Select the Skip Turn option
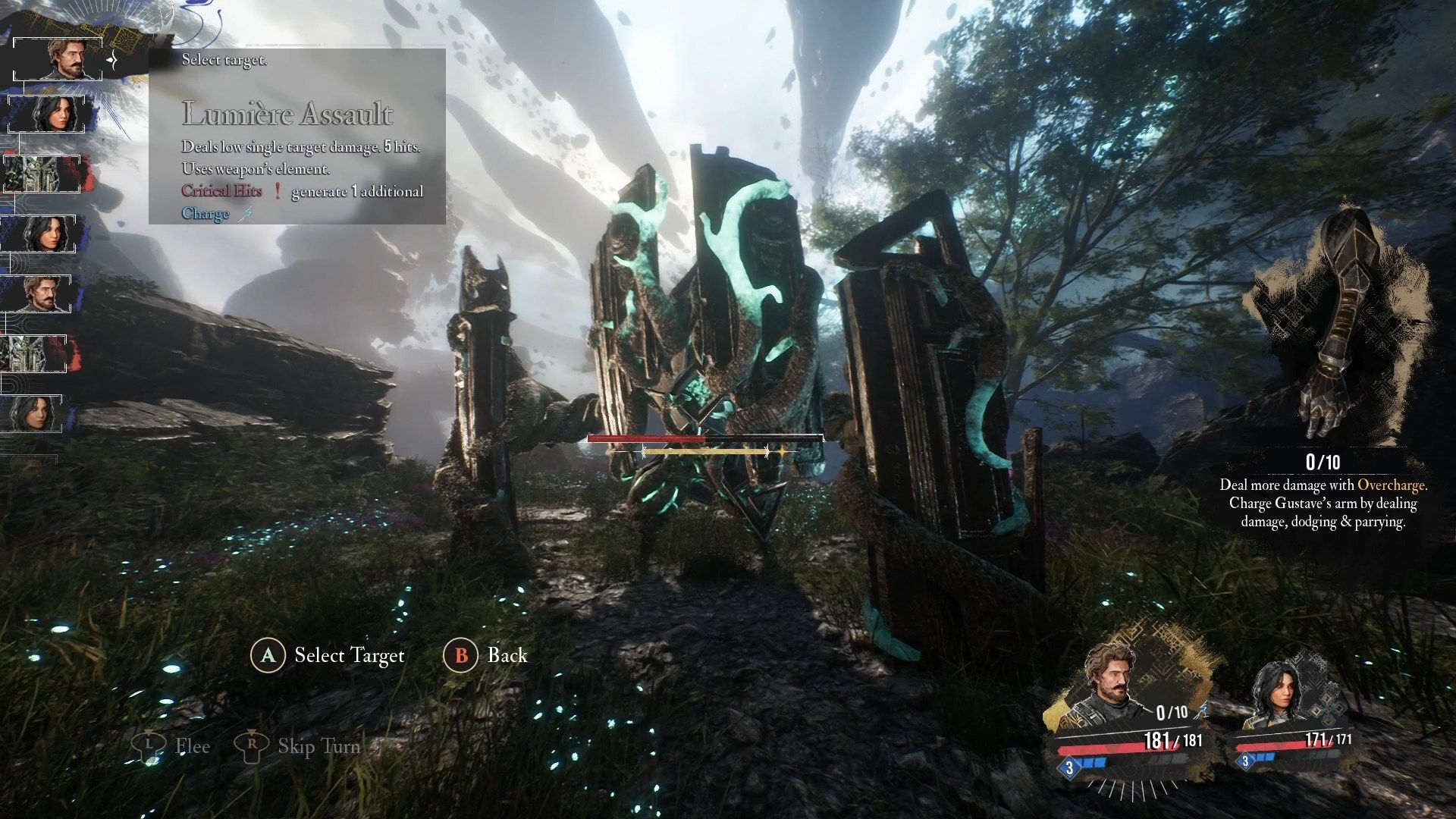The image size is (1456, 819). pos(297,746)
